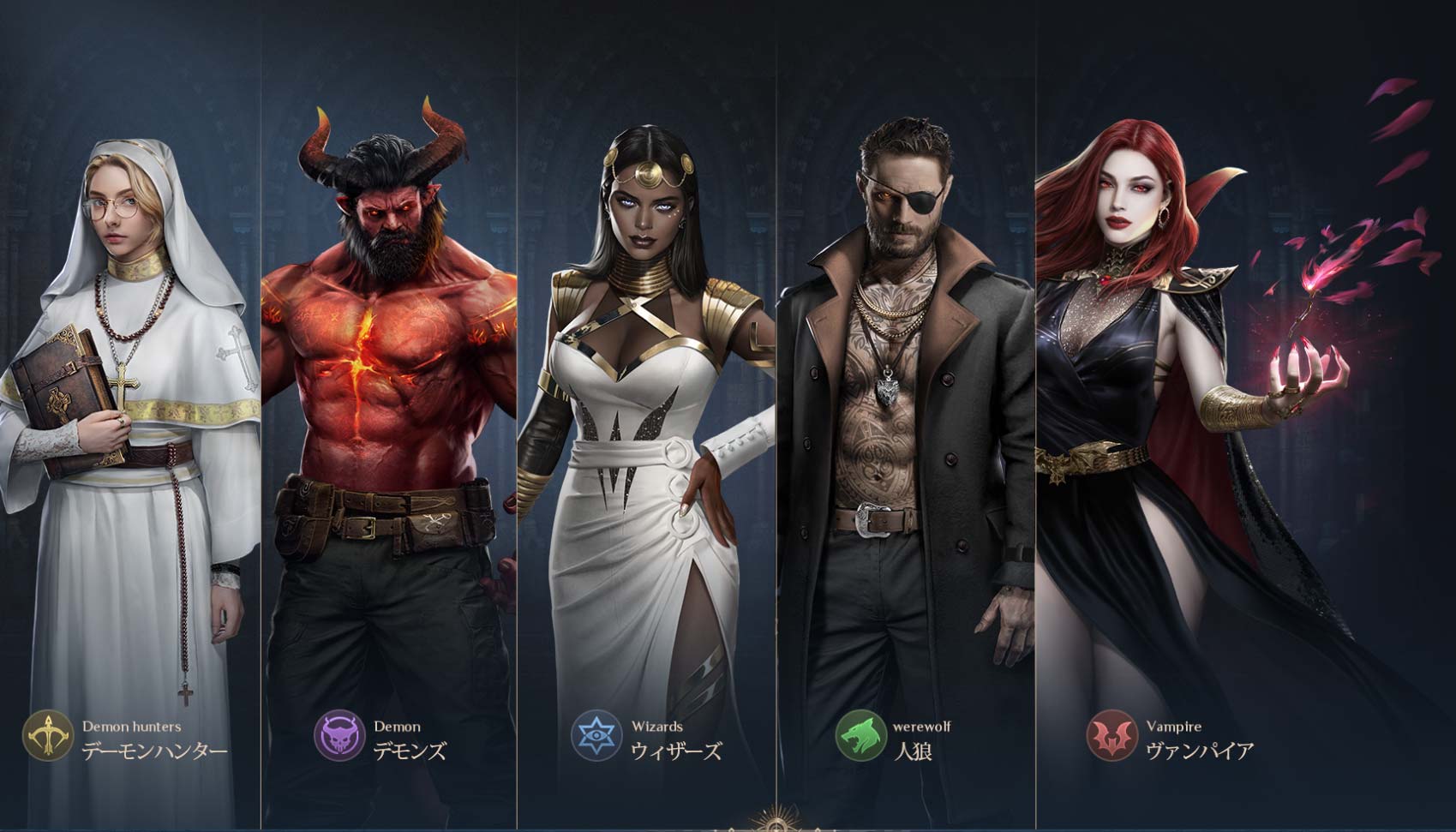
Task: Click the gold crossbow Demon hunters emblem
Action: click(48, 736)
